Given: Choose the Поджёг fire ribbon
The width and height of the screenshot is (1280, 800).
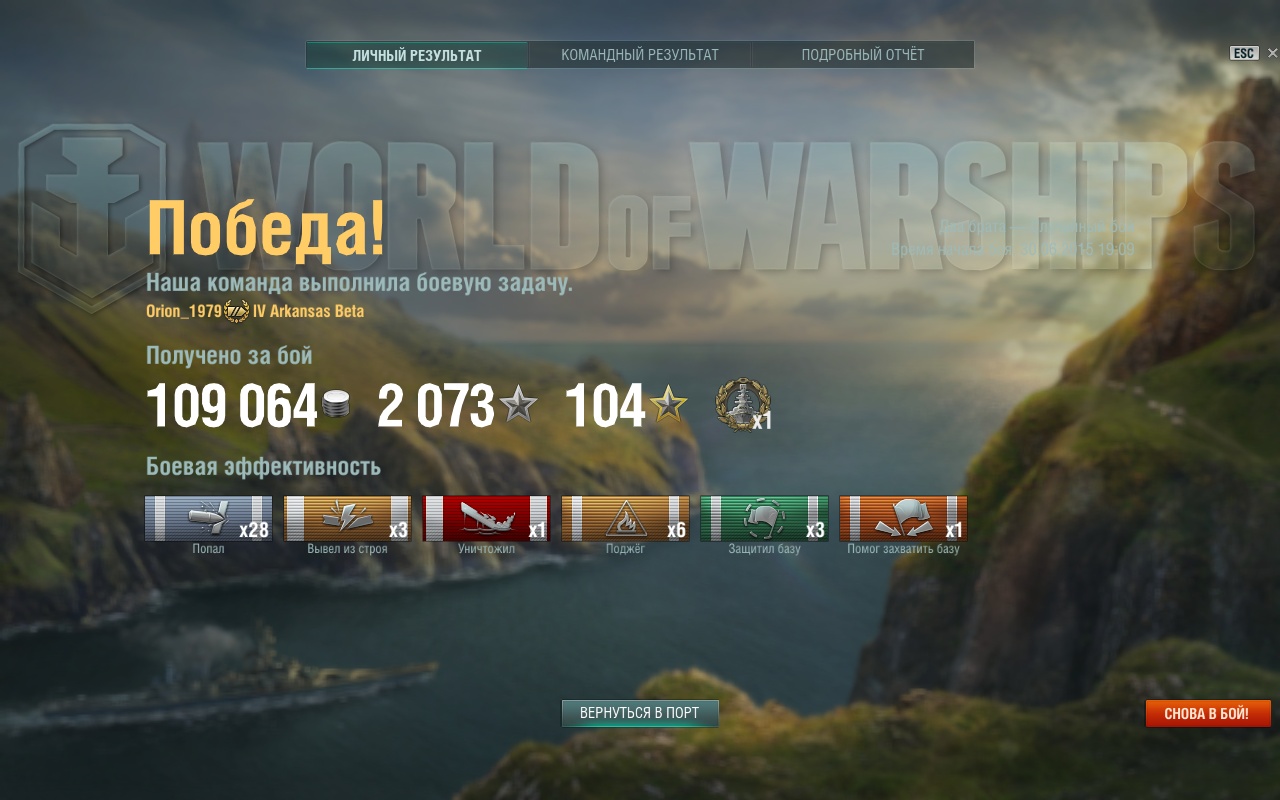Looking at the screenshot, I should click(625, 518).
